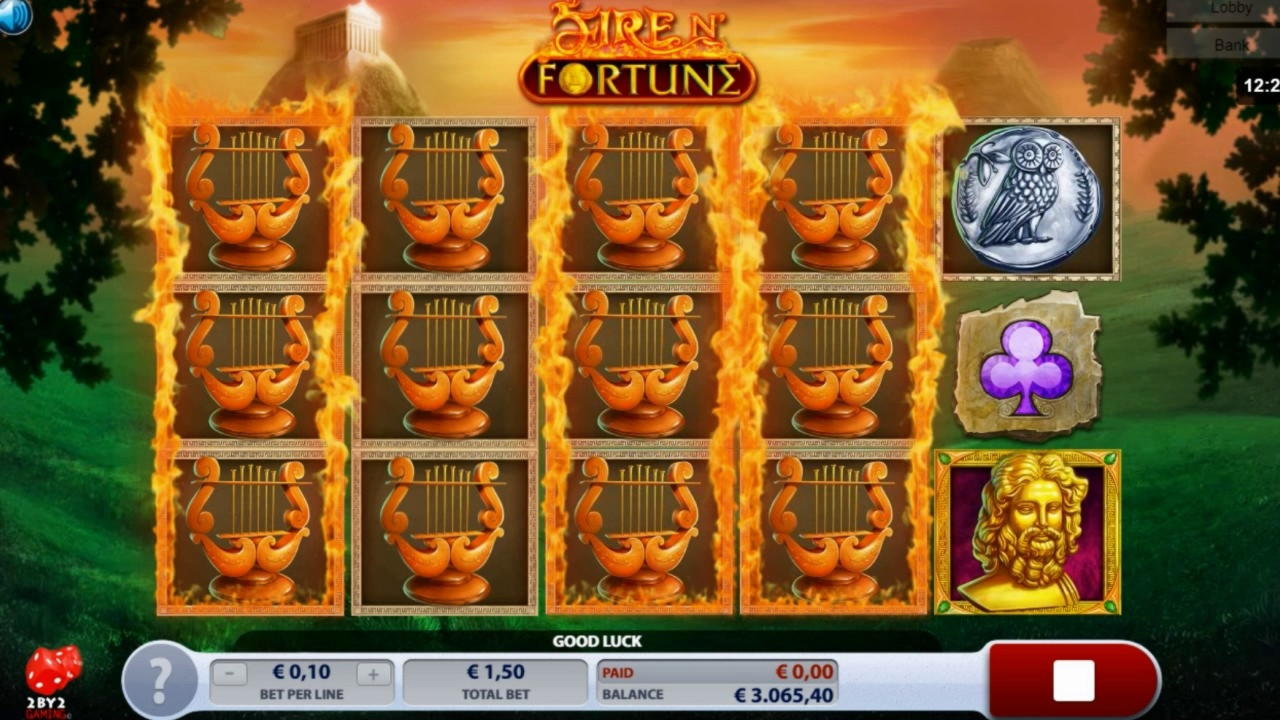Decrease bet per line with minus
This screenshot has height=720, width=1280.
point(229,674)
